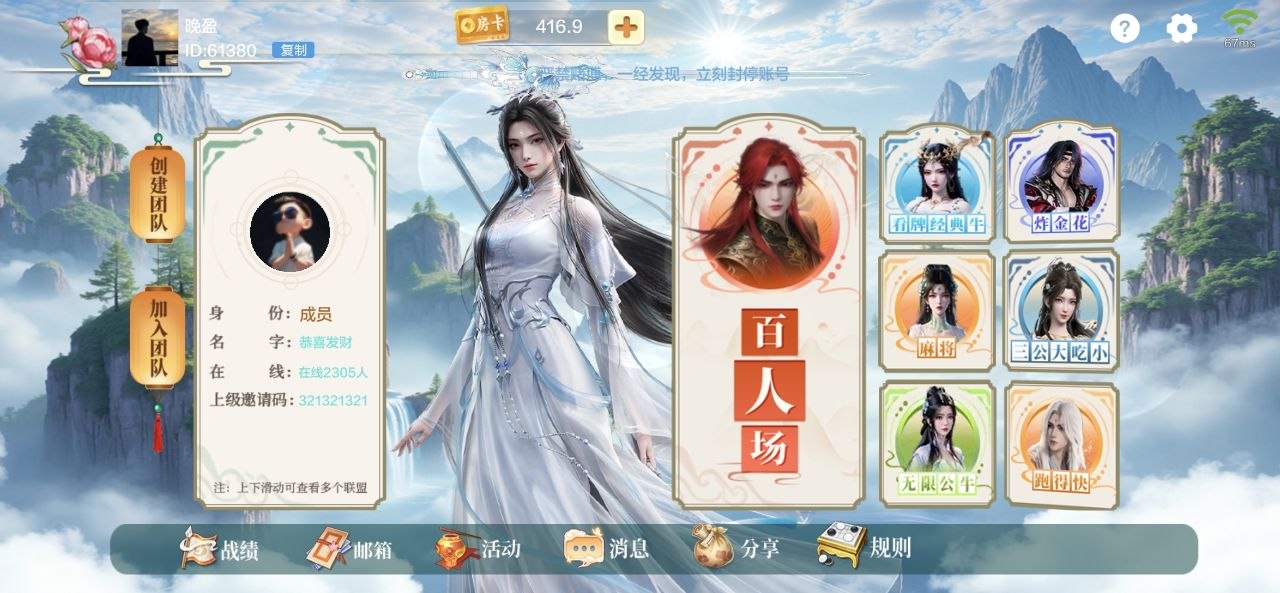Enter the 百人场 game mode
This screenshot has width=1280, height=593.
tap(768, 312)
